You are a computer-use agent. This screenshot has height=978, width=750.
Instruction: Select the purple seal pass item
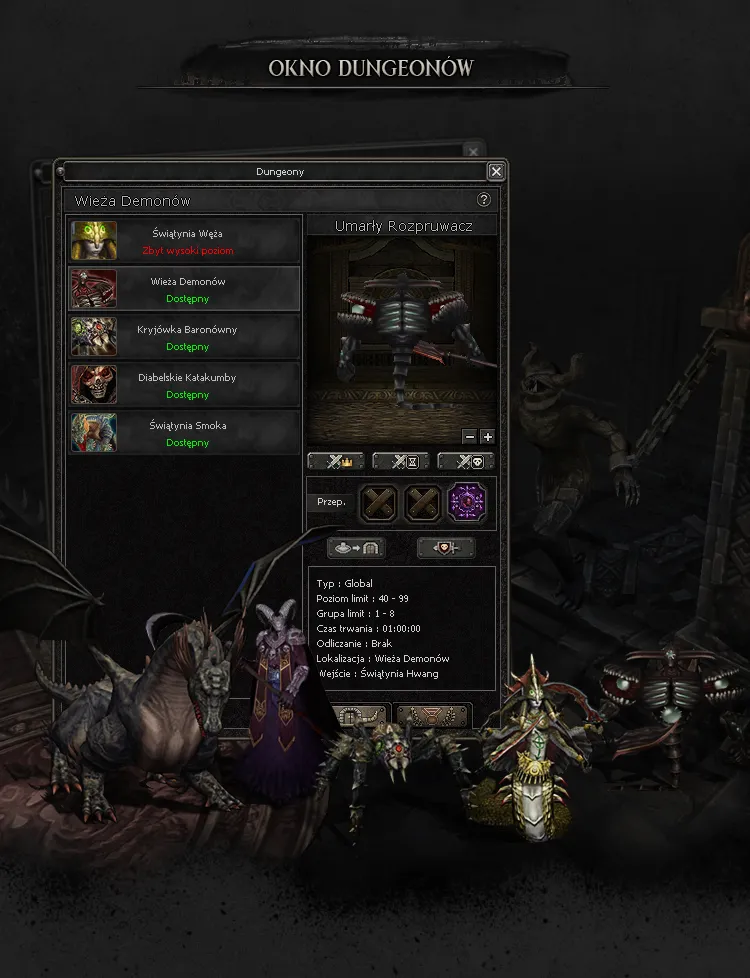pos(466,502)
